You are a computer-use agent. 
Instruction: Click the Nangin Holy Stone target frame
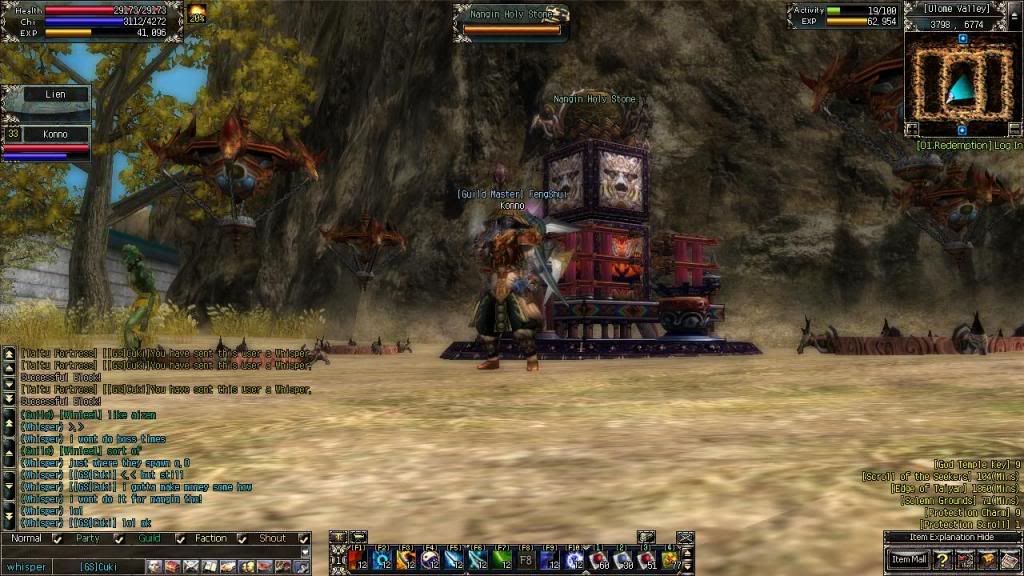tap(512, 21)
